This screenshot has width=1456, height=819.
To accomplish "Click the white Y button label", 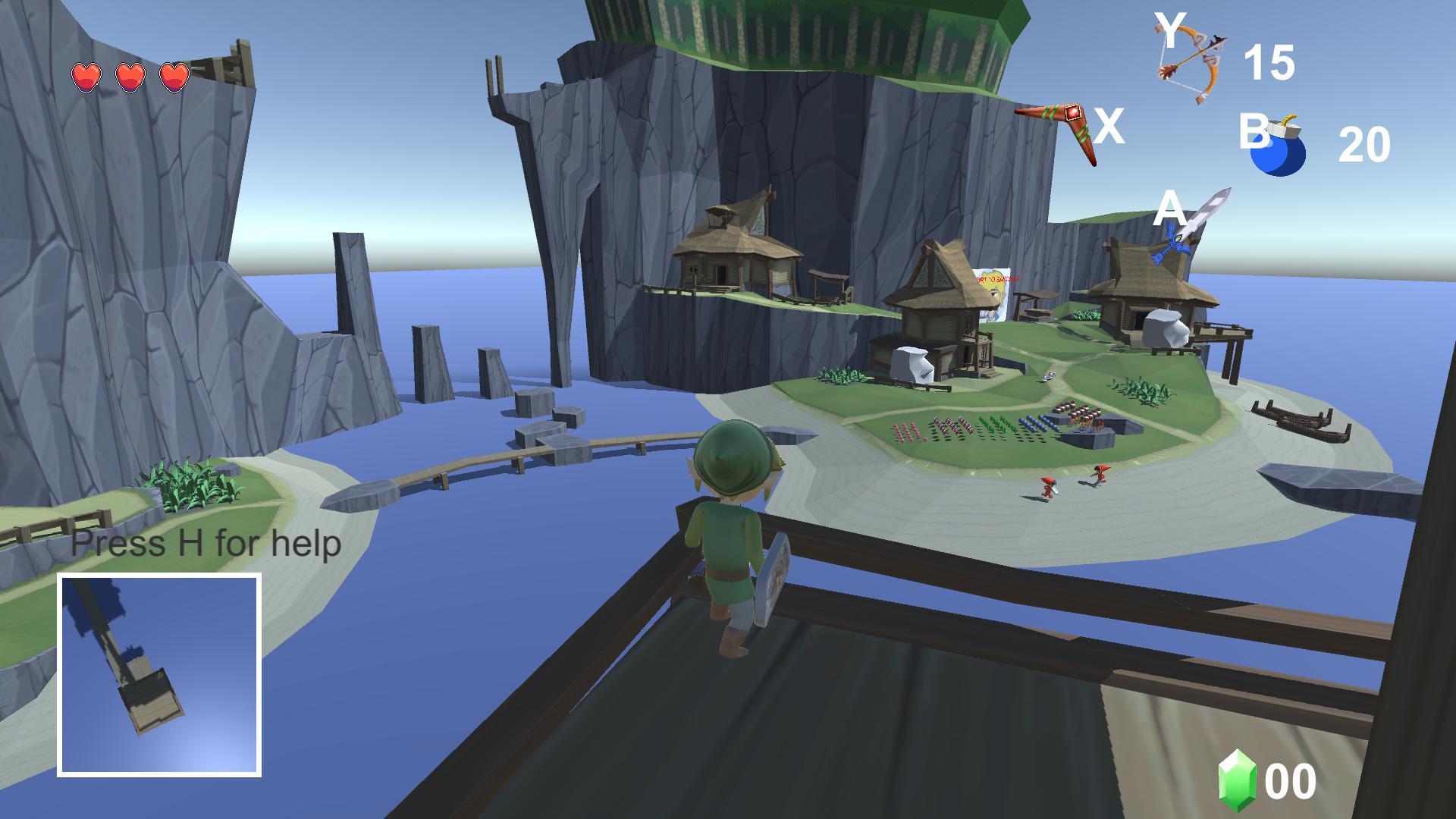I will click(x=1171, y=30).
